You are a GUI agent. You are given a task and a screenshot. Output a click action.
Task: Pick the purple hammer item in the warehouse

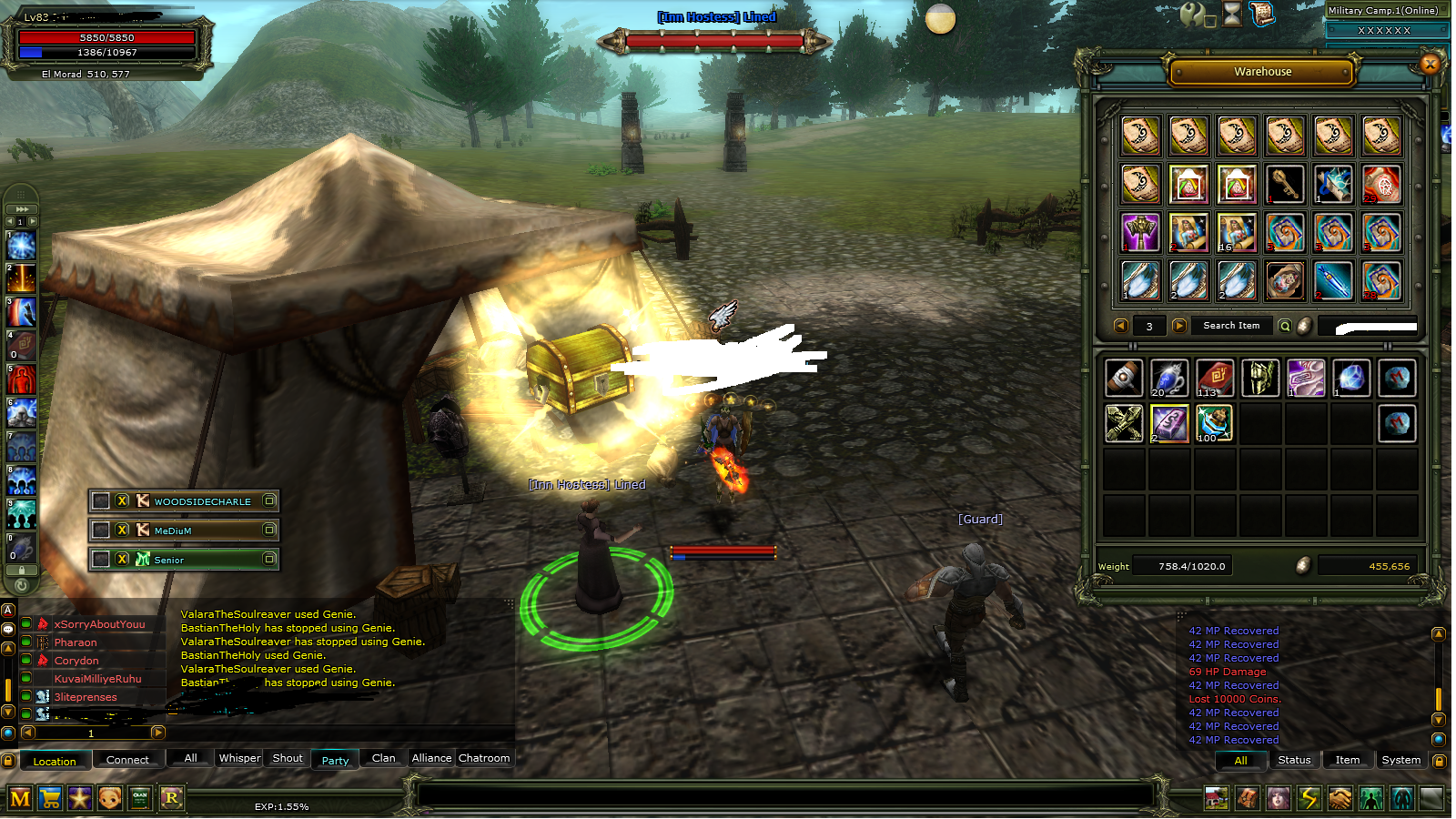click(x=1140, y=233)
